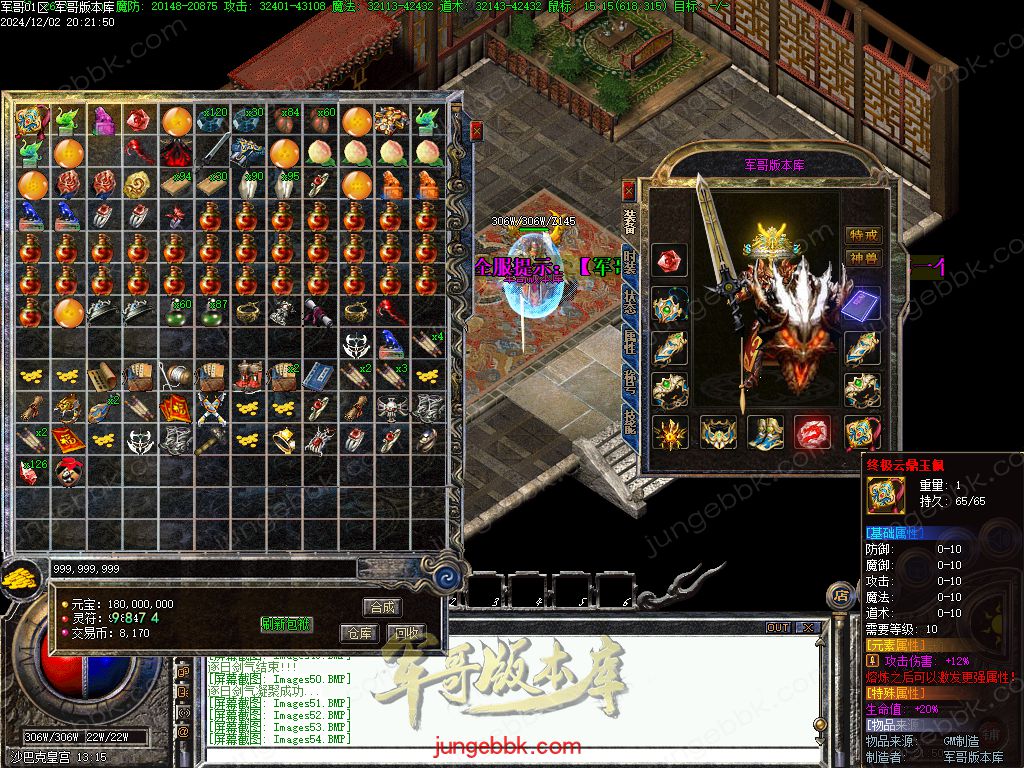
Task: Switch to the 时装 fashion tab
Action: click(x=630, y=262)
